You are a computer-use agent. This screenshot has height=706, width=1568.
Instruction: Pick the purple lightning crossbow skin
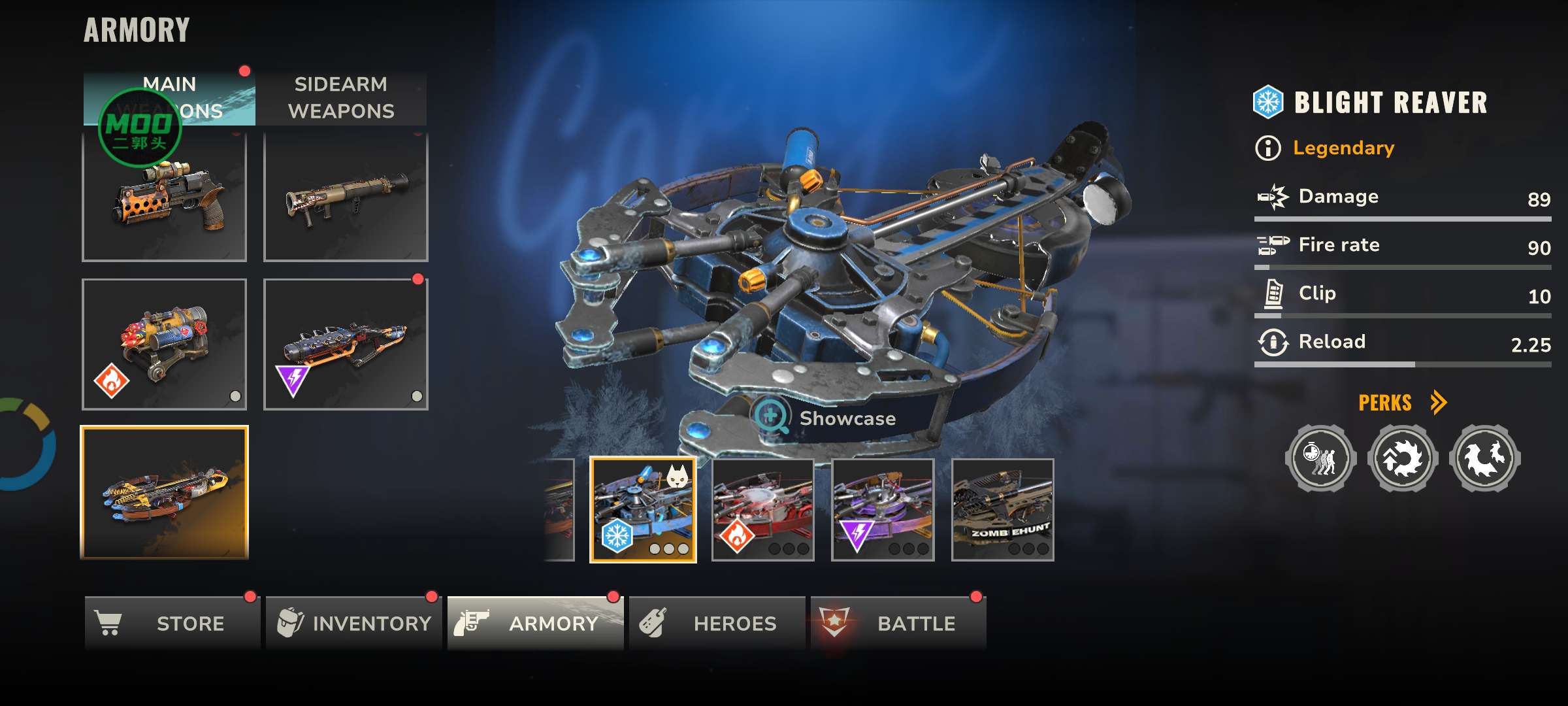tap(883, 510)
